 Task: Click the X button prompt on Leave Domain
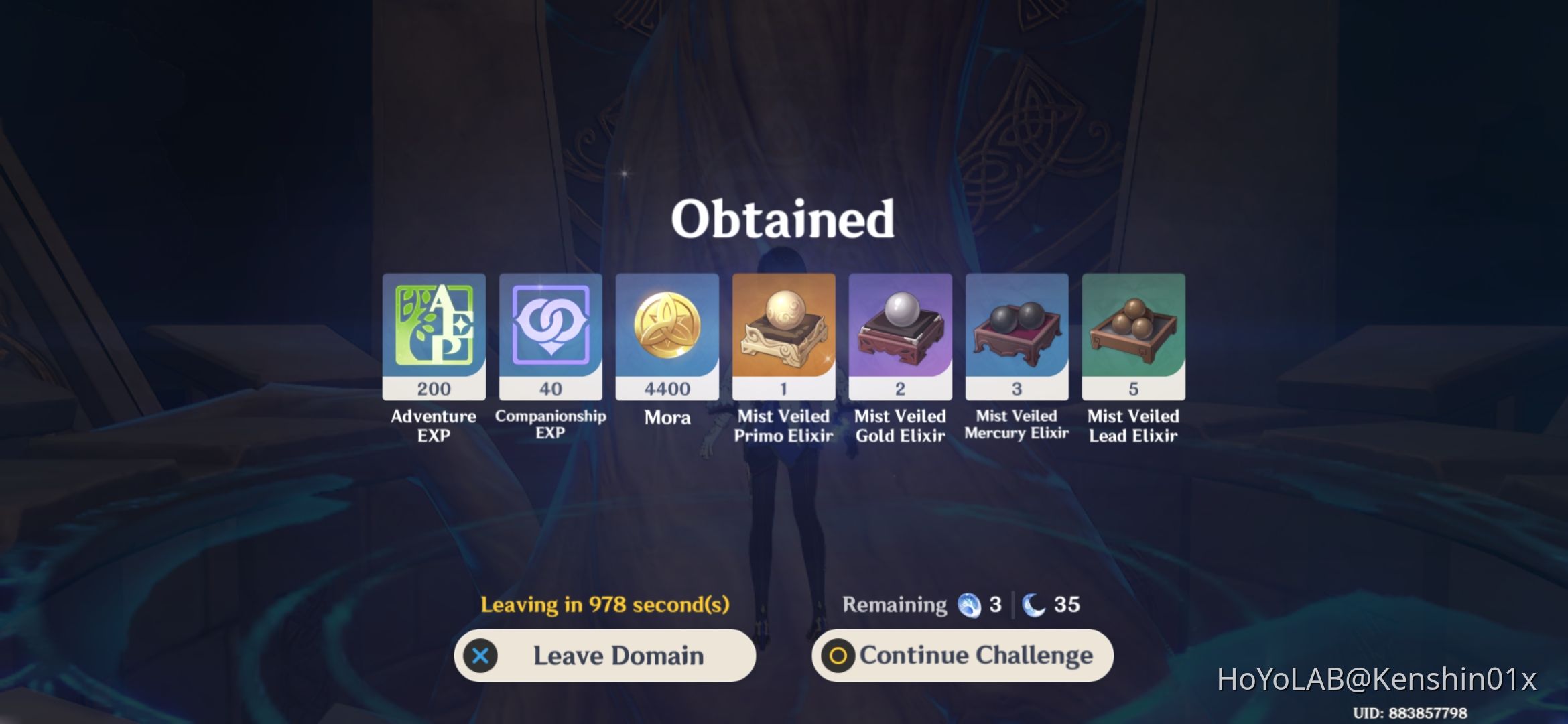[x=480, y=656]
